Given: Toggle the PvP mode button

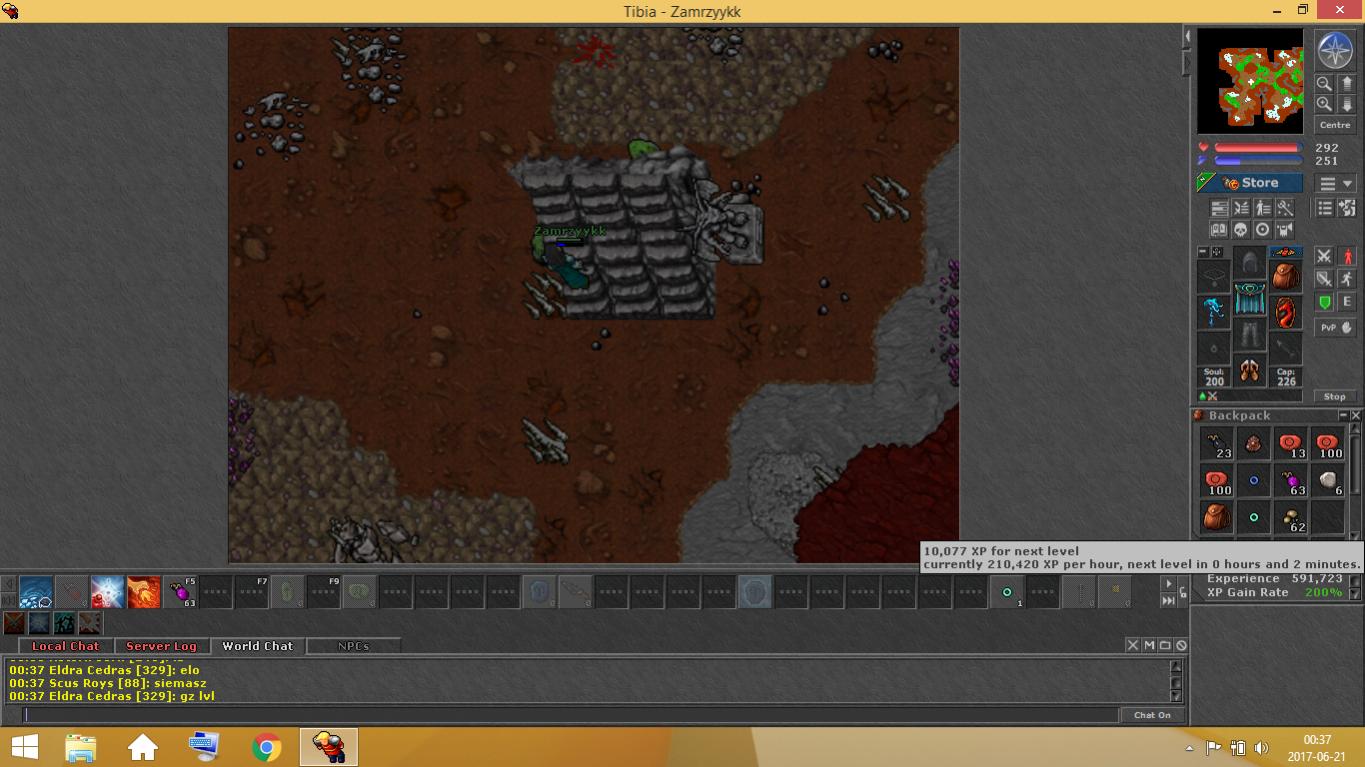Looking at the screenshot, I should pos(1334,327).
